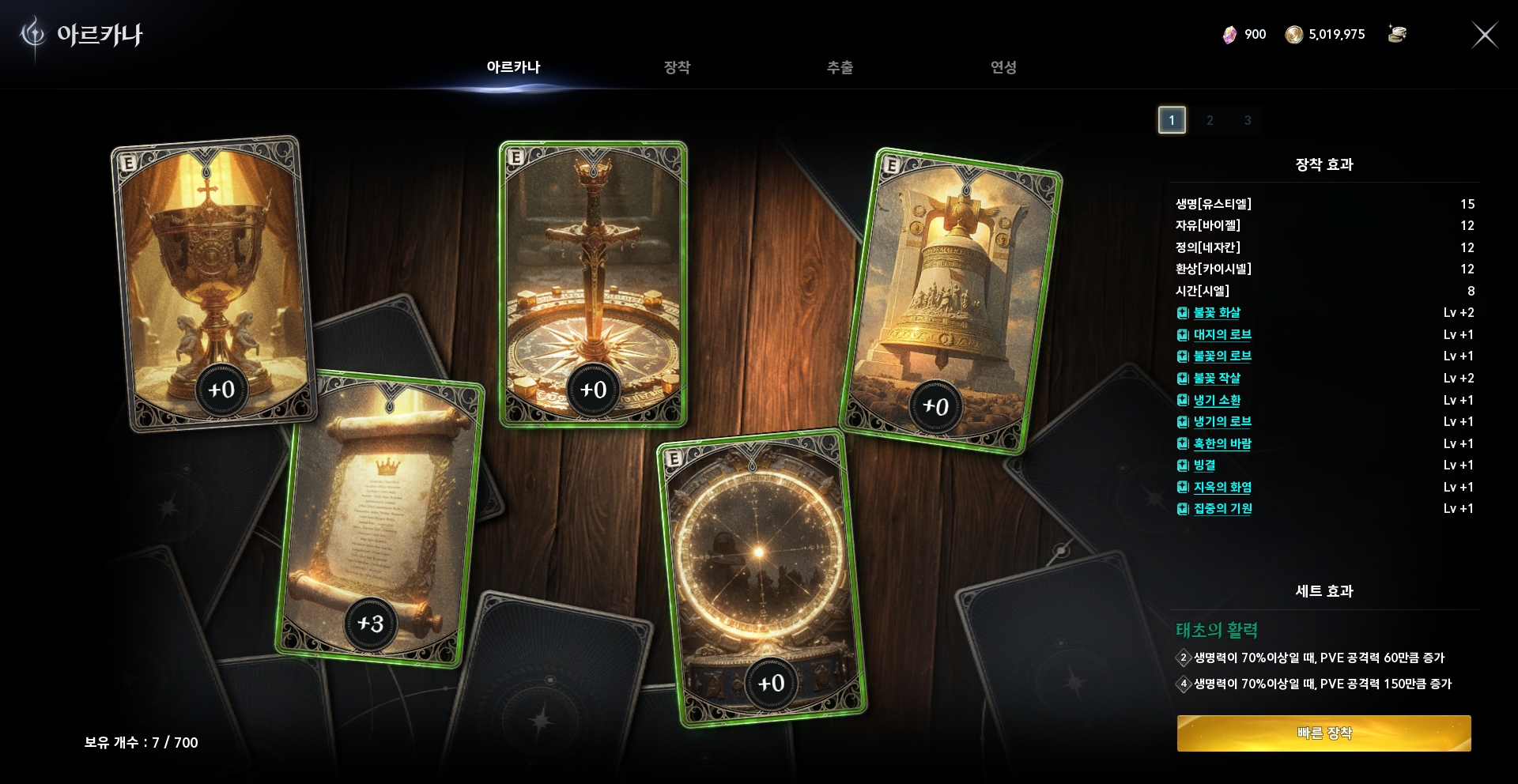Screen dimensions: 1518x784
Task: Open the 장착 tab
Action: (677, 67)
